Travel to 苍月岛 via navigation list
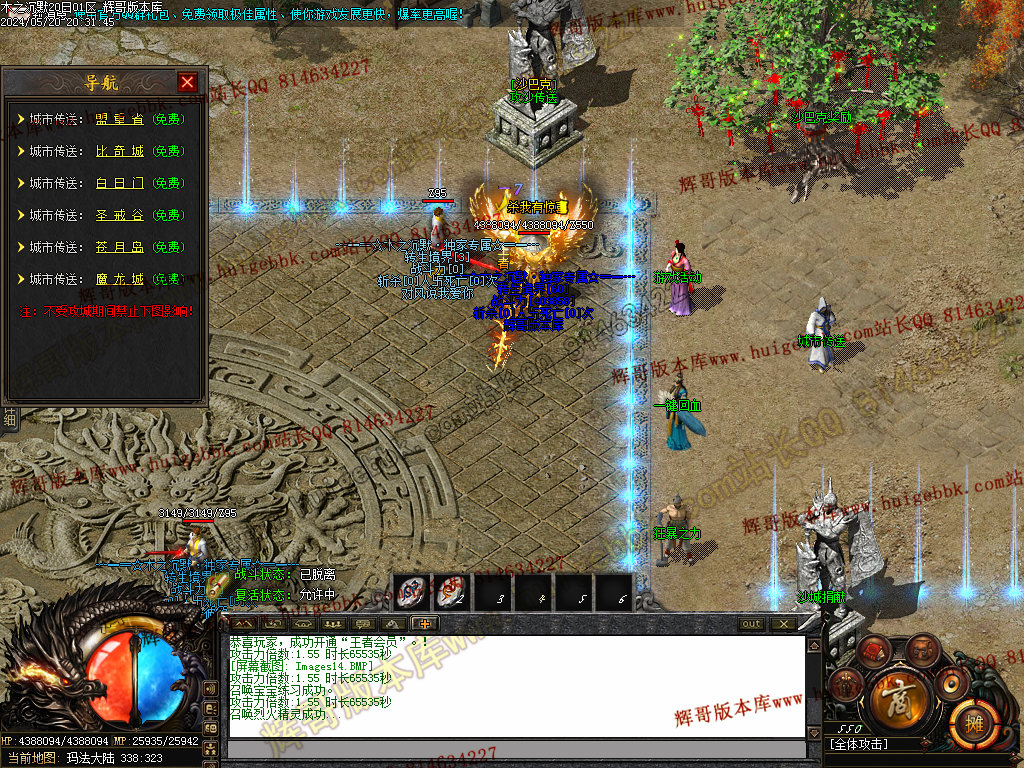Screen dimensions: 1024x768 pyautogui.click(x=119, y=247)
